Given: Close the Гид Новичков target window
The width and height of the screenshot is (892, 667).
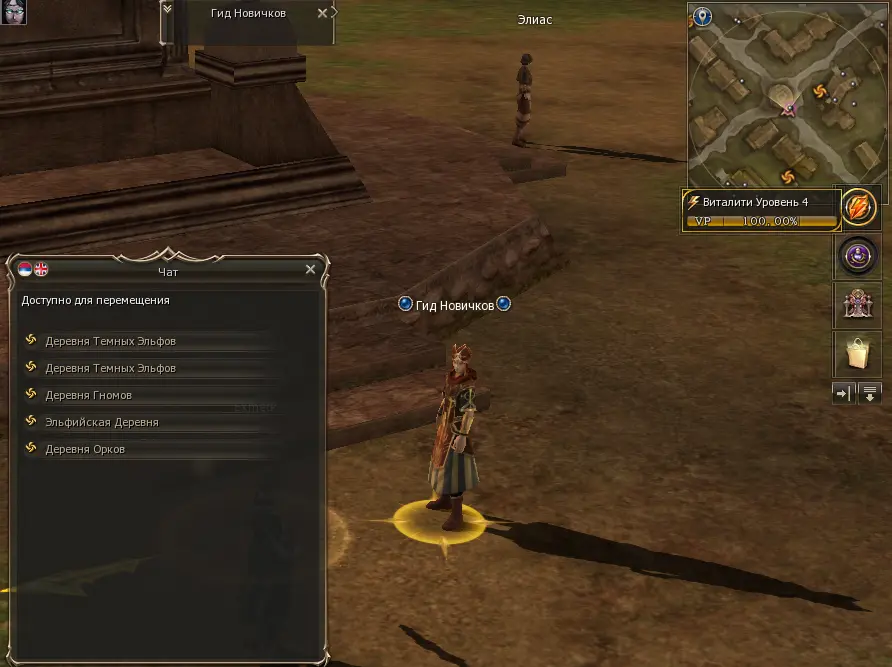Looking at the screenshot, I should tap(321, 13).
